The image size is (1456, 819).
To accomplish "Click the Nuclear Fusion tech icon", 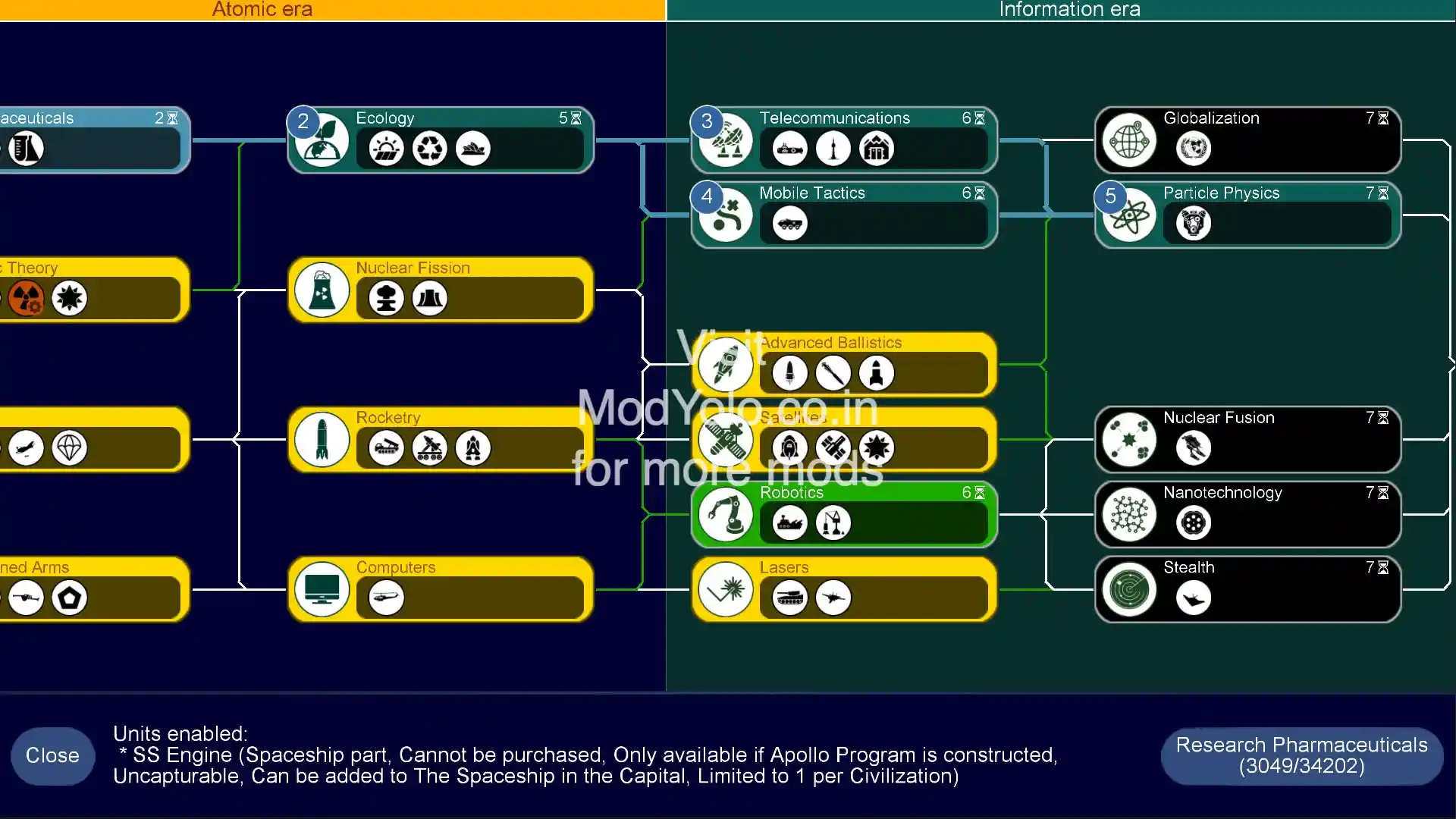I will pos(1129,439).
